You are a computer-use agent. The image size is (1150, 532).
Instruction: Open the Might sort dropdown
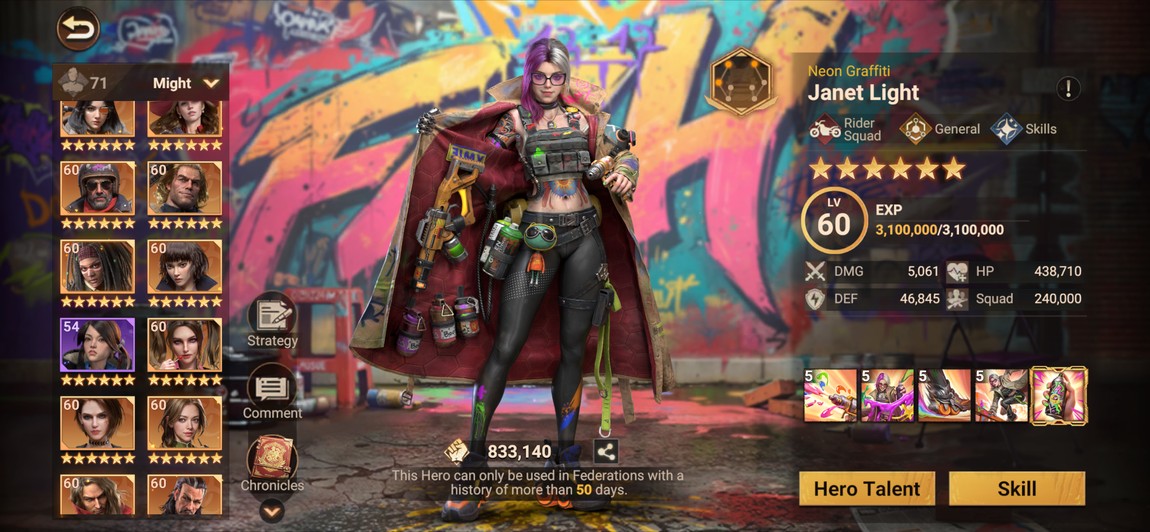(186, 83)
